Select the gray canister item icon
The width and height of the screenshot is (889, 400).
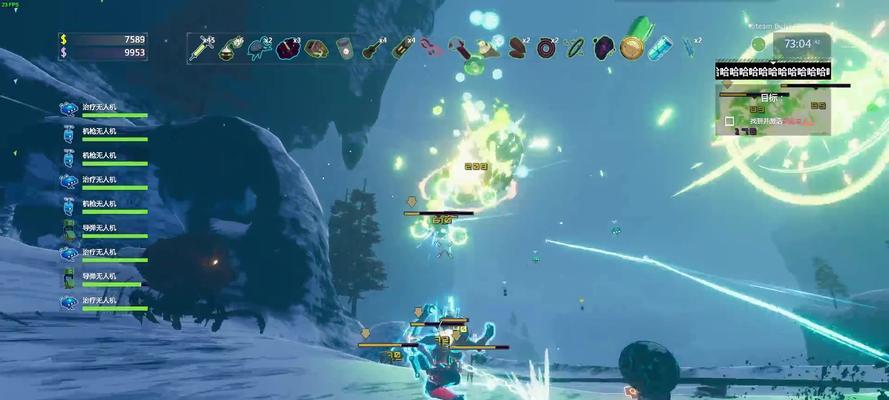pos(344,46)
